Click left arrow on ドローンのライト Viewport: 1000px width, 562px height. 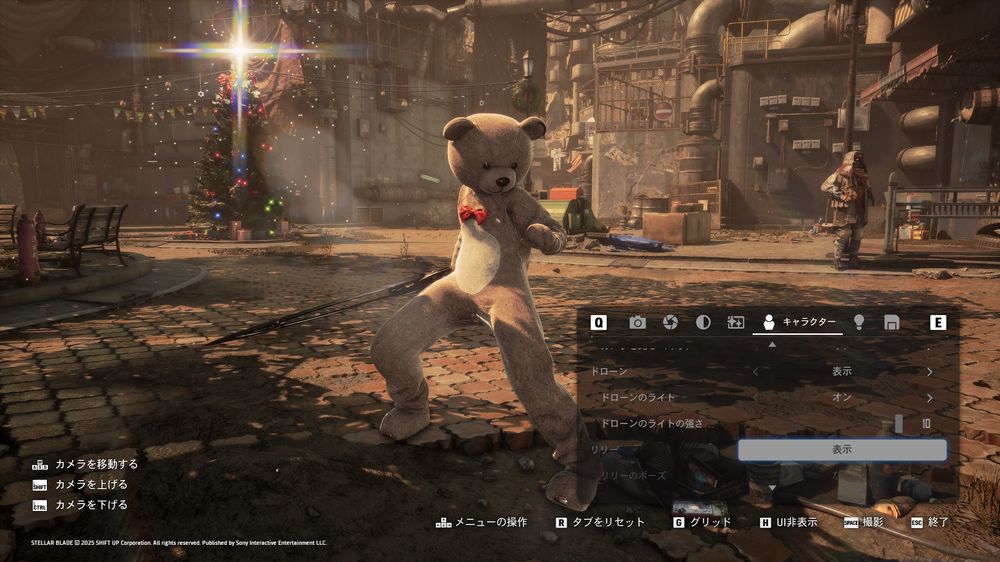click(x=755, y=397)
